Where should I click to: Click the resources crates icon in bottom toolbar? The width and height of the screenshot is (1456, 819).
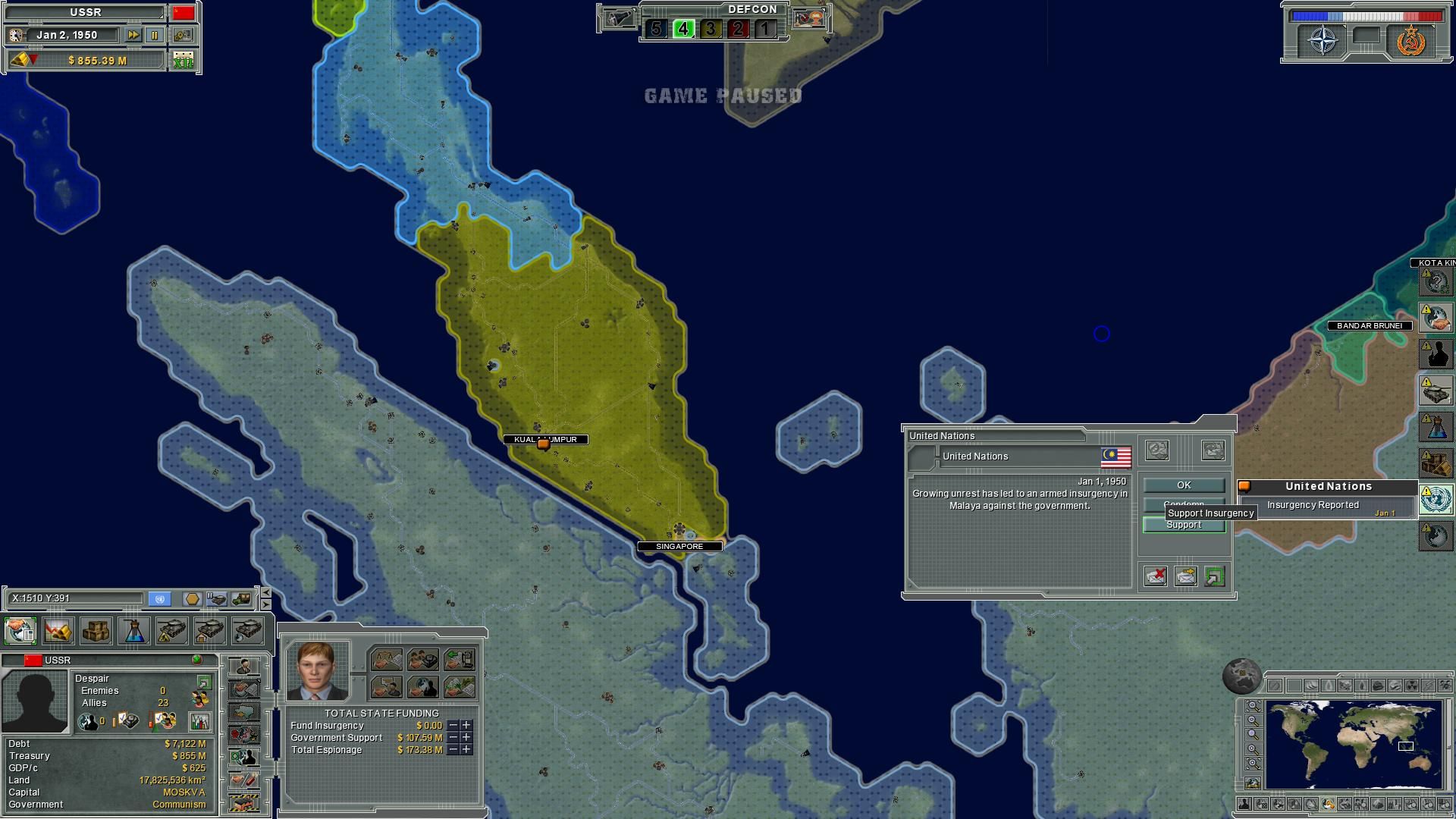(x=96, y=631)
